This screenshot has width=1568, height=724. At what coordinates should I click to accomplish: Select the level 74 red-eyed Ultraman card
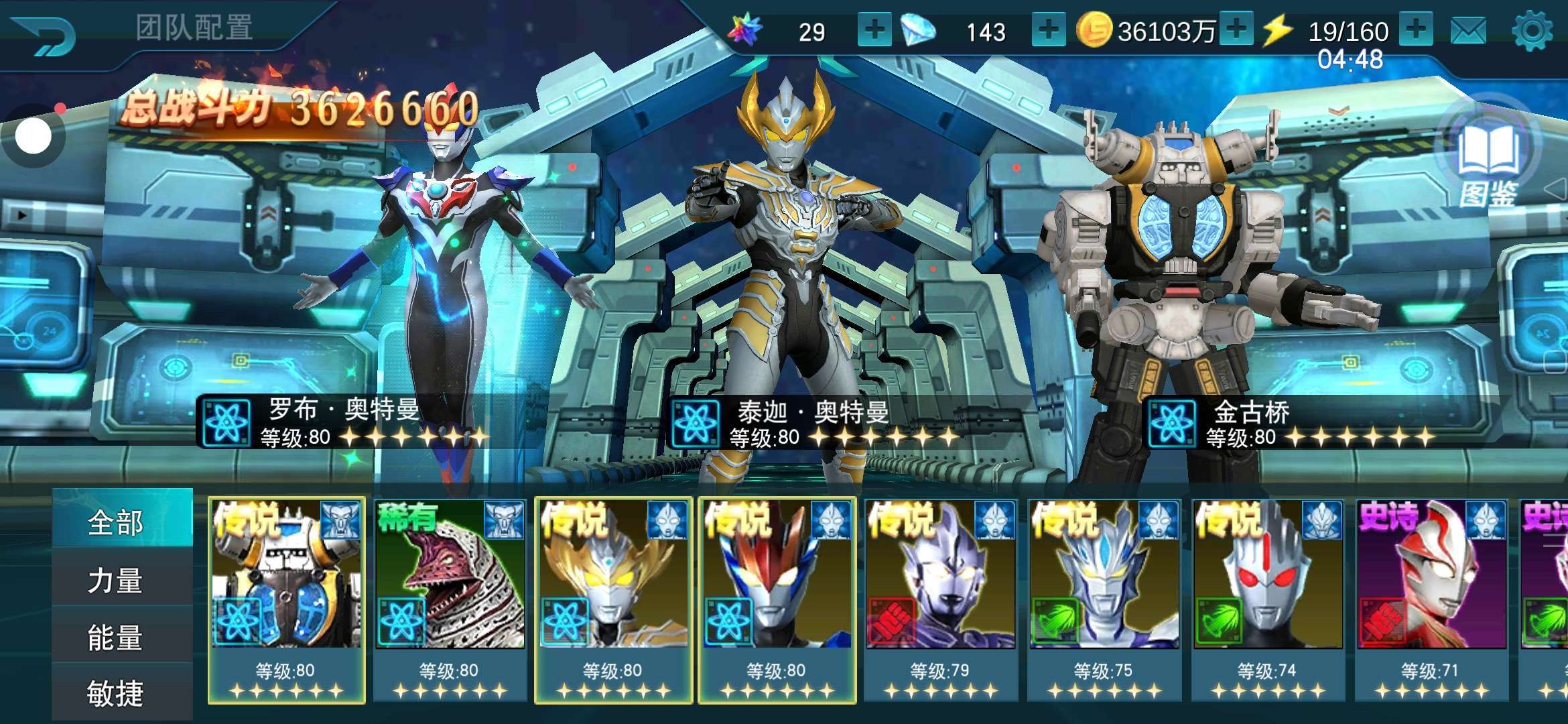point(1267,599)
